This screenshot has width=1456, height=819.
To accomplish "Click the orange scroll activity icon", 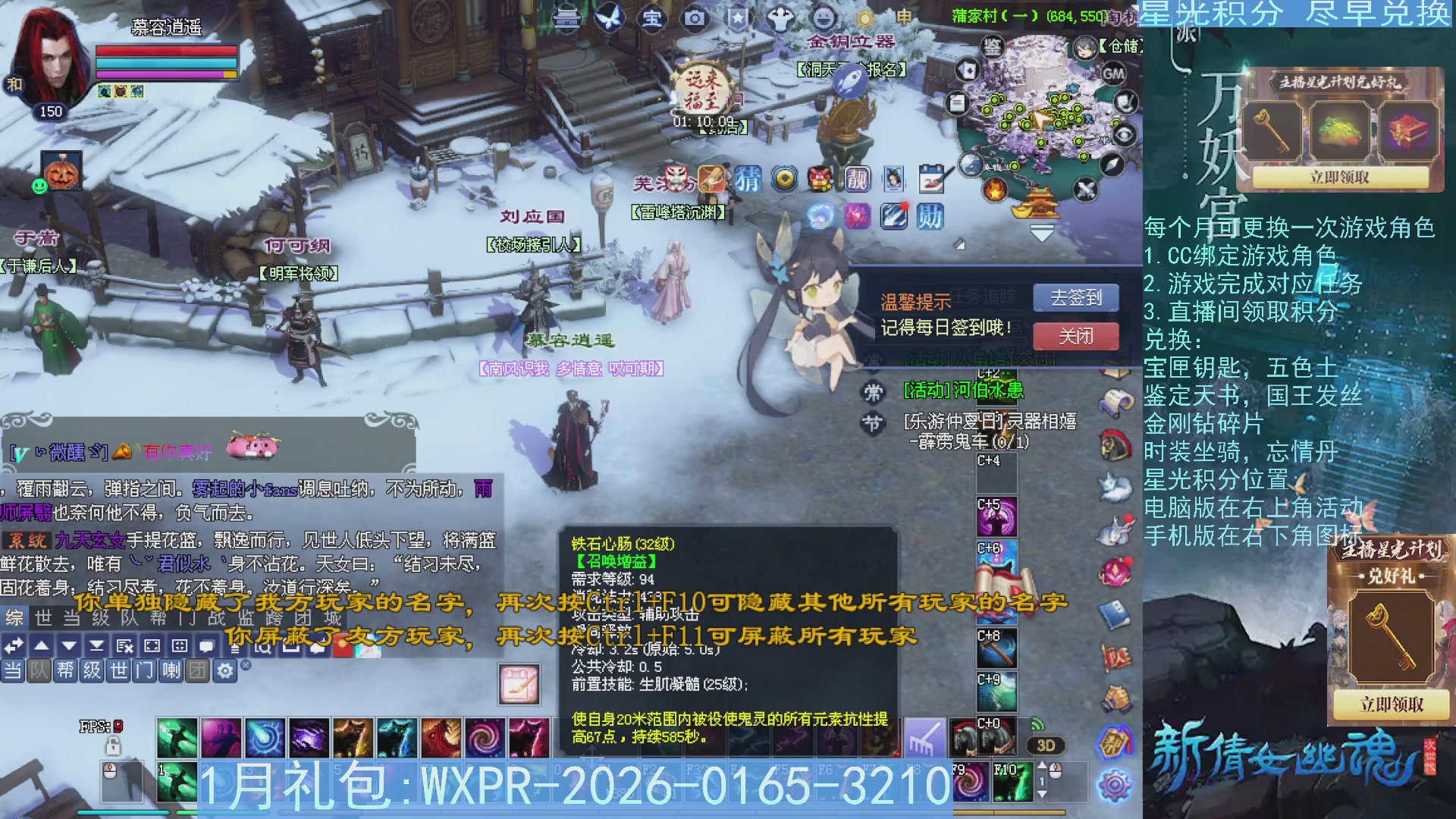I will click(x=711, y=179).
